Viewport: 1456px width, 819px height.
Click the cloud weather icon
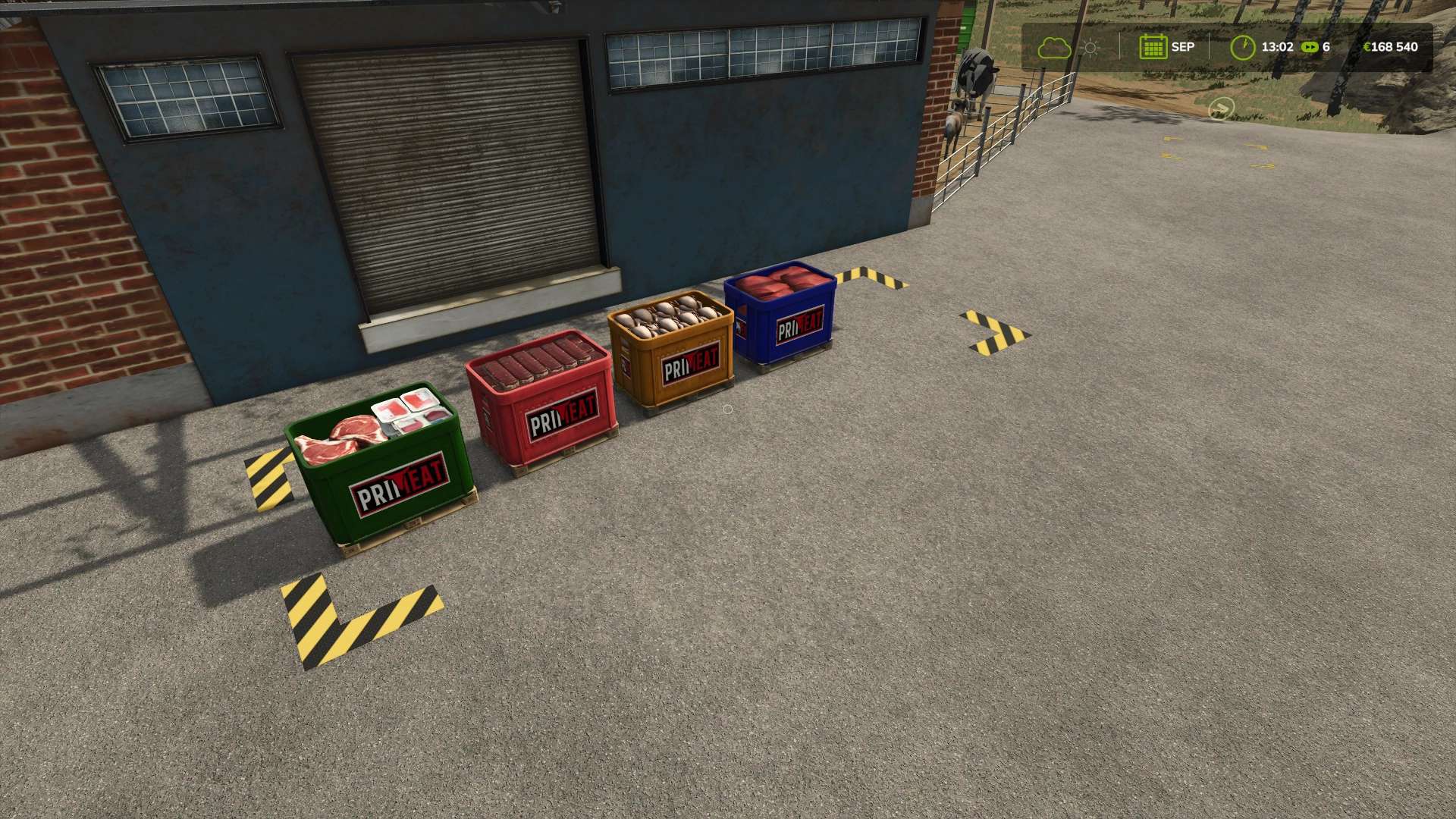[1054, 48]
